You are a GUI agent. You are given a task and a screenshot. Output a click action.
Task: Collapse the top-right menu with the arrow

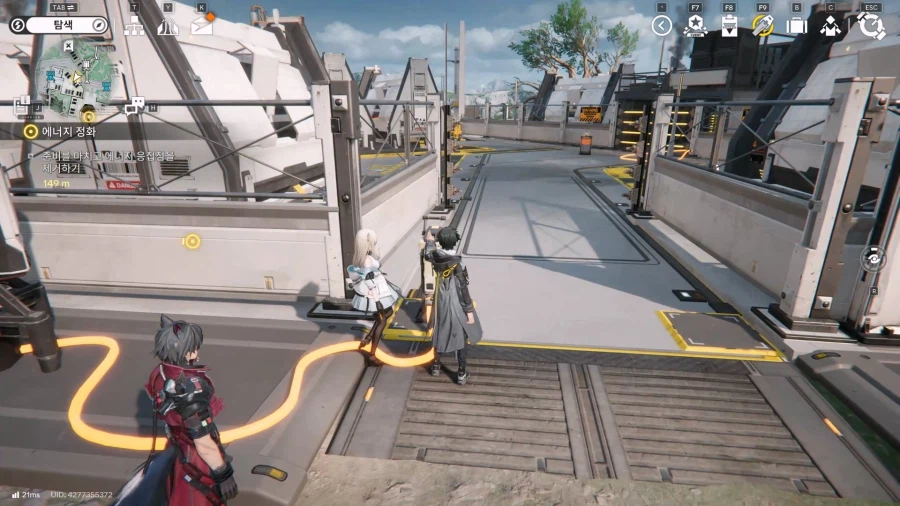(x=661, y=26)
